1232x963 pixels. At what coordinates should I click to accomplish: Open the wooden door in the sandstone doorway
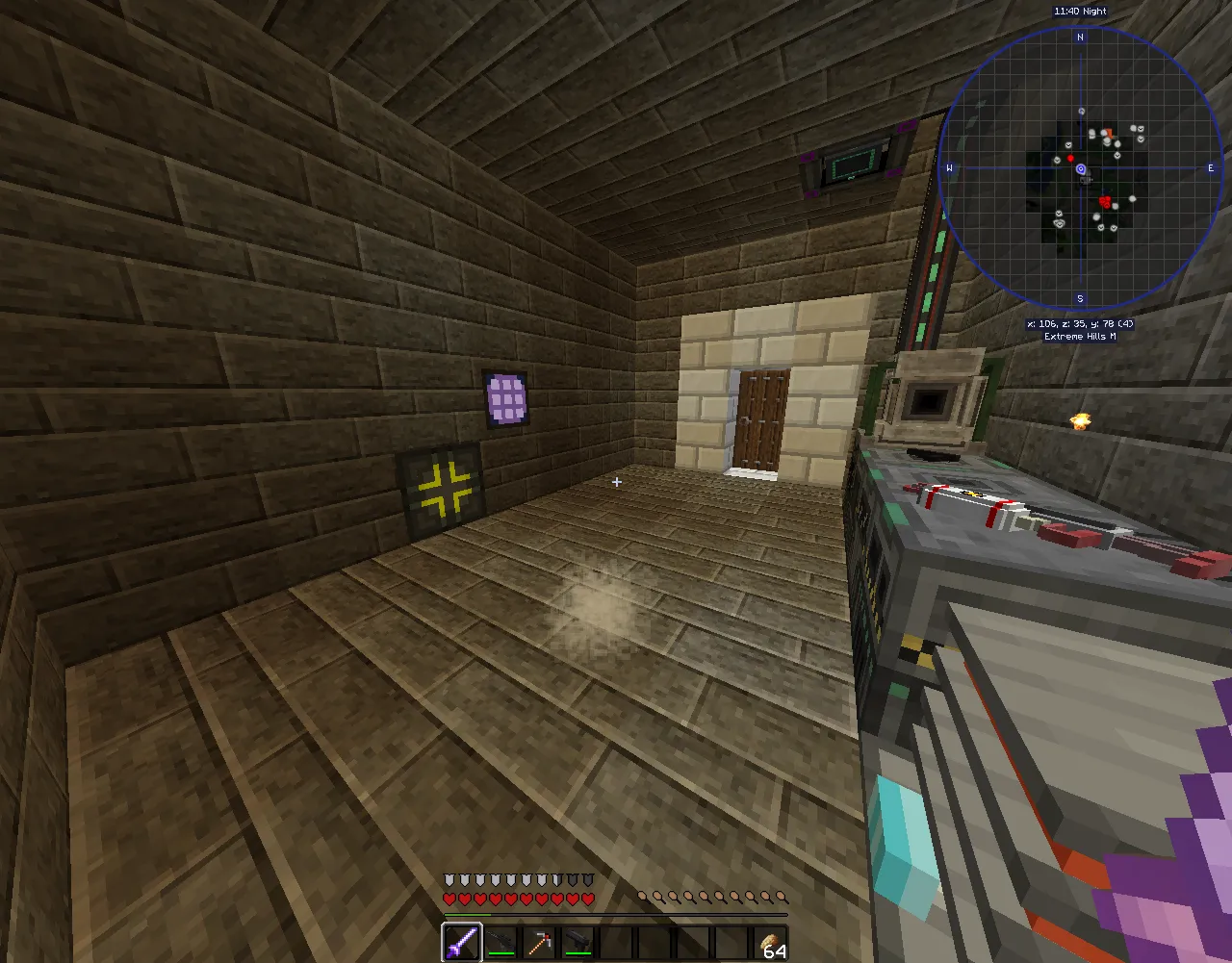pos(760,421)
